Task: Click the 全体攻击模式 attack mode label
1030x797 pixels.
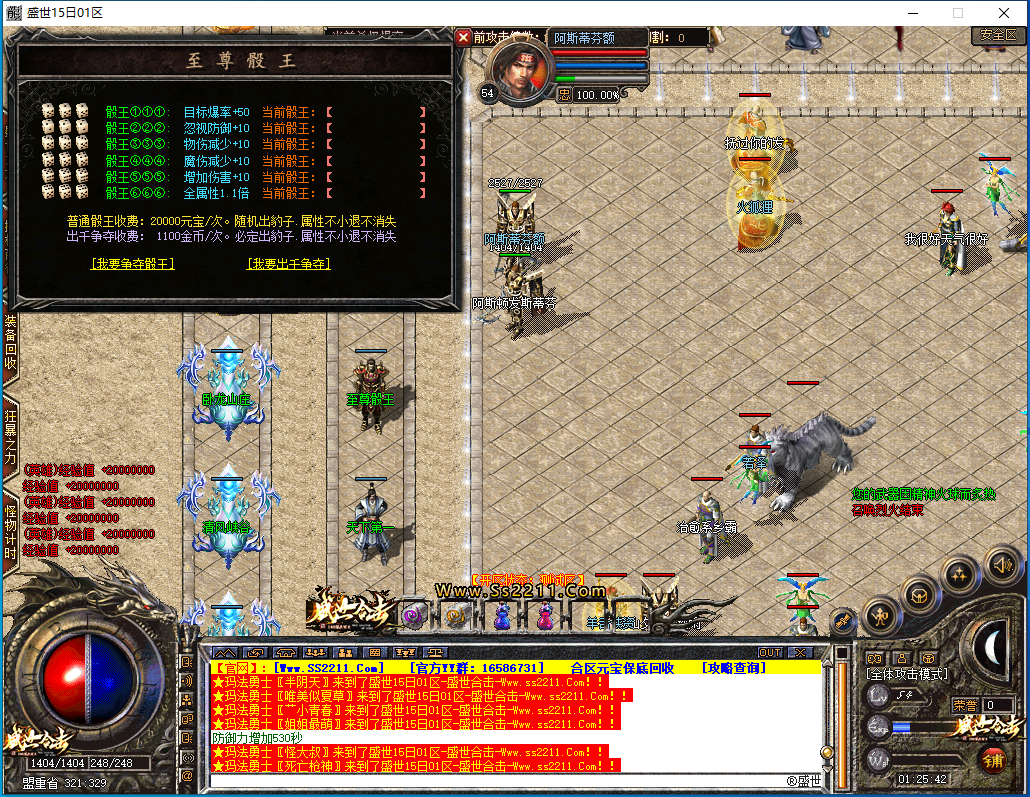Action: tap(907, 675)
